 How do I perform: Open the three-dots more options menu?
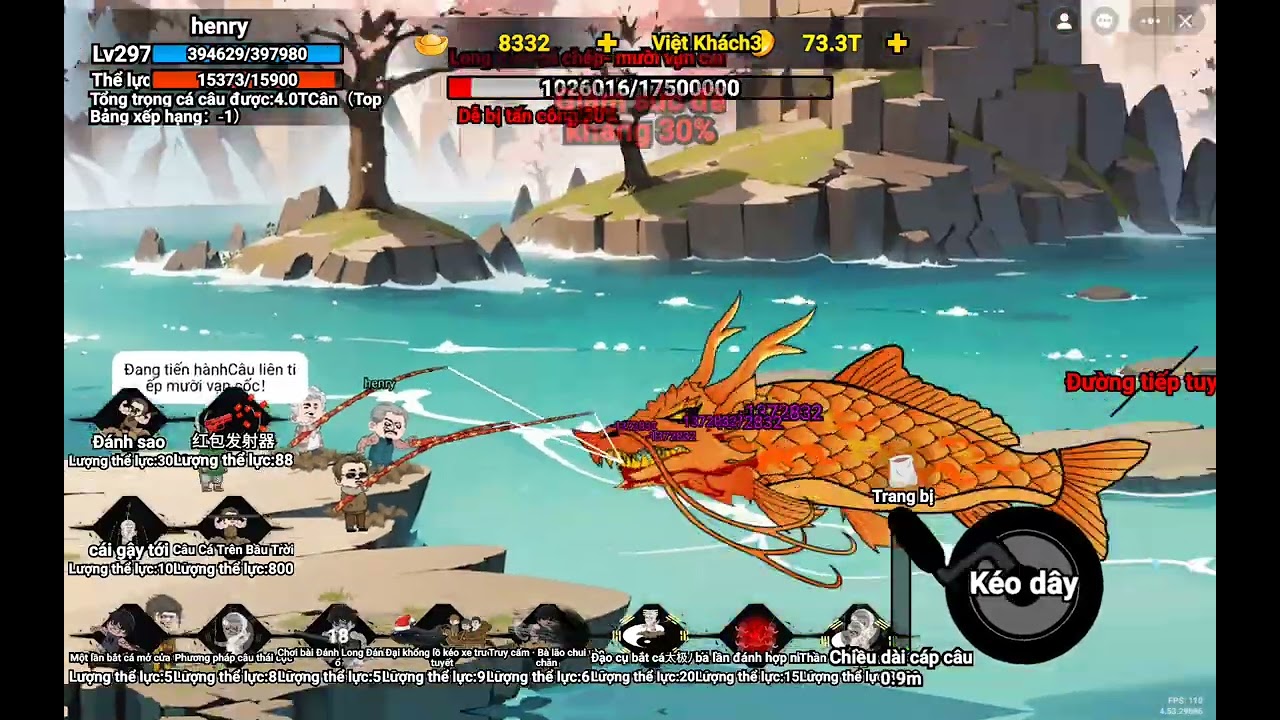[x=1150, y=21]
